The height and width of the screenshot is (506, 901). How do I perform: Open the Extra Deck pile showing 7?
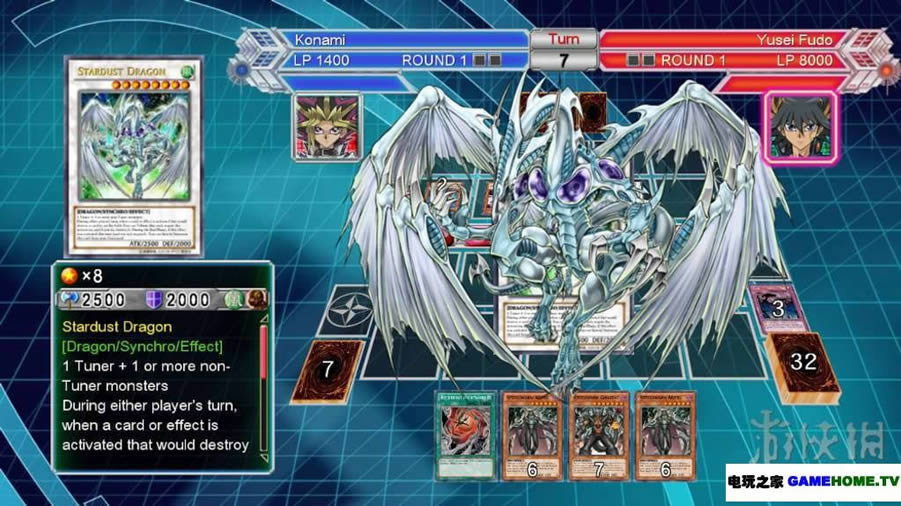click(327, 372)
